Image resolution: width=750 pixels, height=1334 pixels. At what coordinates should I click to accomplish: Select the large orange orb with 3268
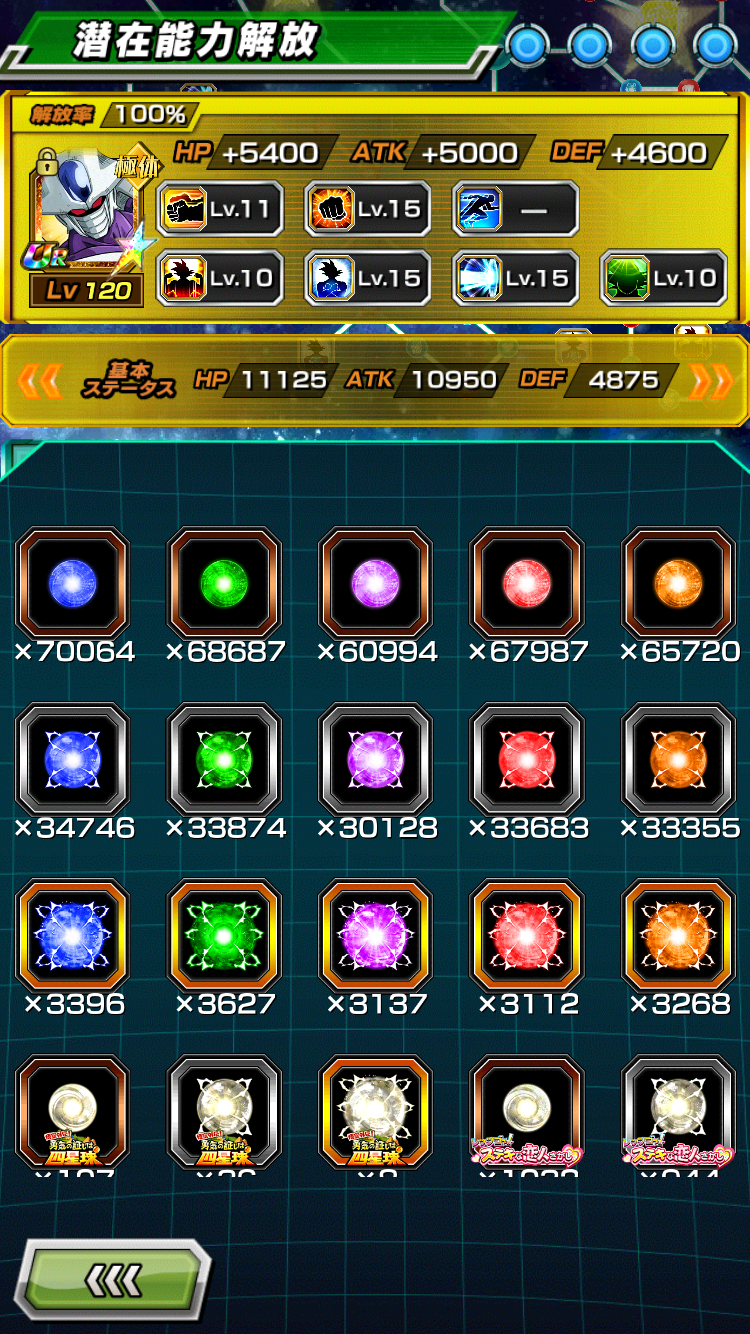click(679, 935)
